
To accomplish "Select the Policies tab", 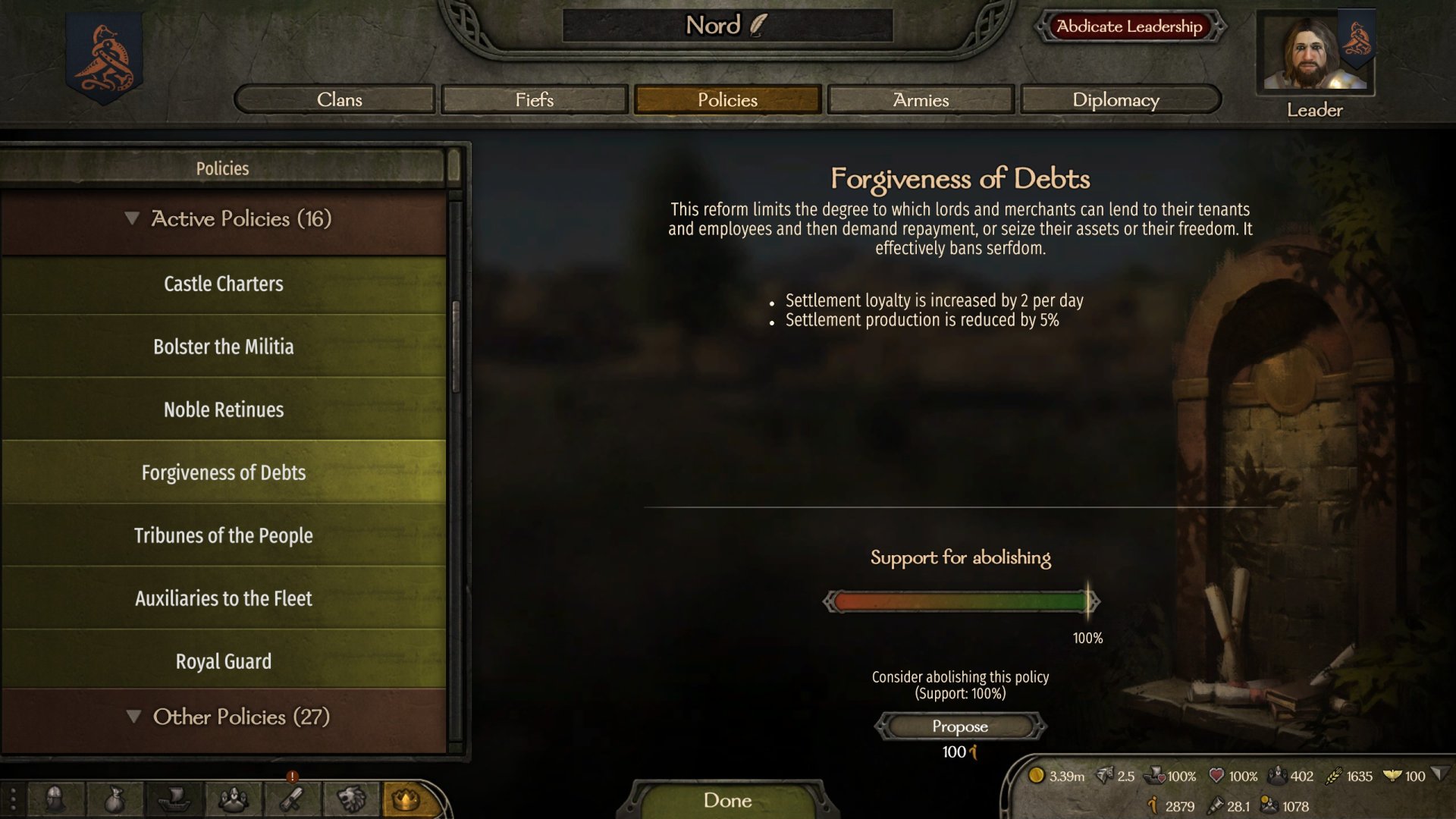I will pos(727,99).
